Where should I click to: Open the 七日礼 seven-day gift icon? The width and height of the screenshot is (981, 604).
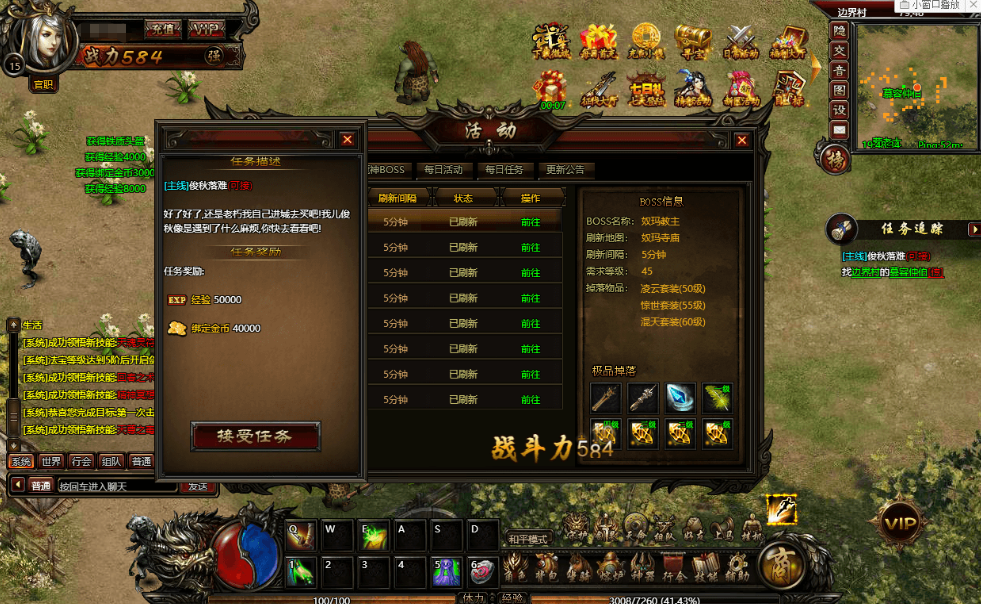(x=646, y=88)
